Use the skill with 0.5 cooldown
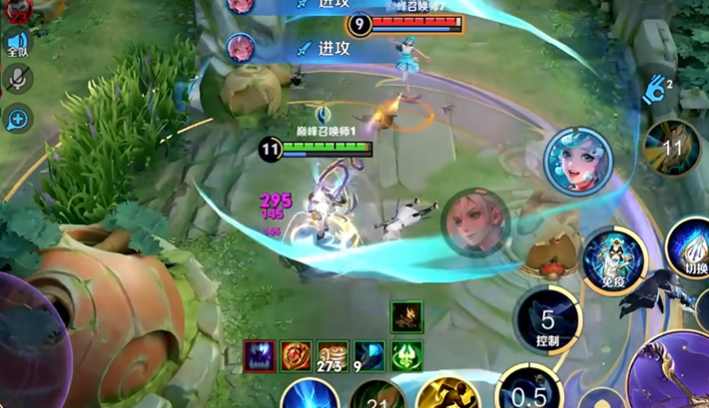Image resolution: width=709 pixels, height=408 pixels. (529, 391)
